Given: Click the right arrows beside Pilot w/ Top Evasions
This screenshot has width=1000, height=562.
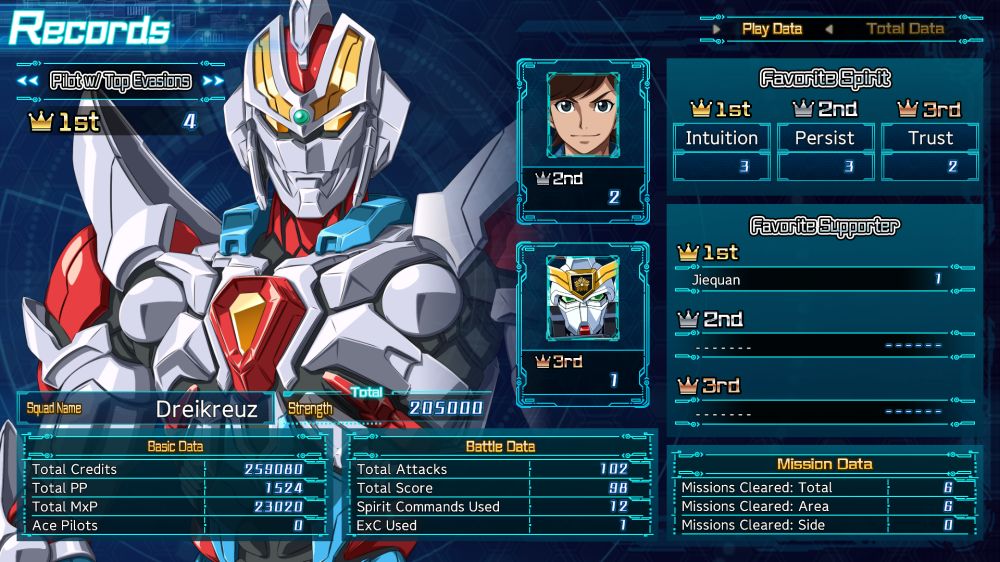Looking at the screenshot, I should (x=213, y=81).
